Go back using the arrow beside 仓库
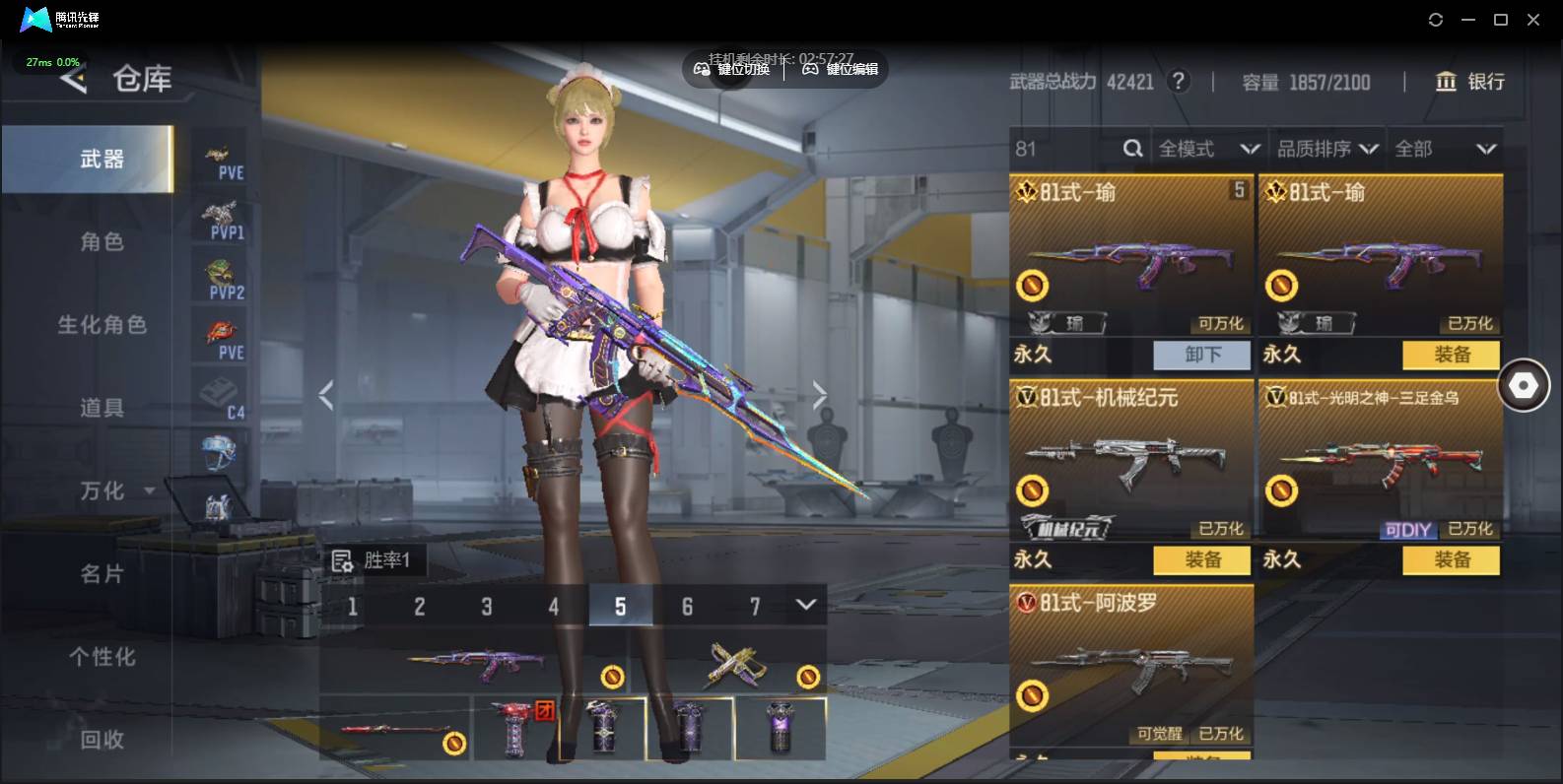This screenshot has width=1563, height=784. [74, 80]
